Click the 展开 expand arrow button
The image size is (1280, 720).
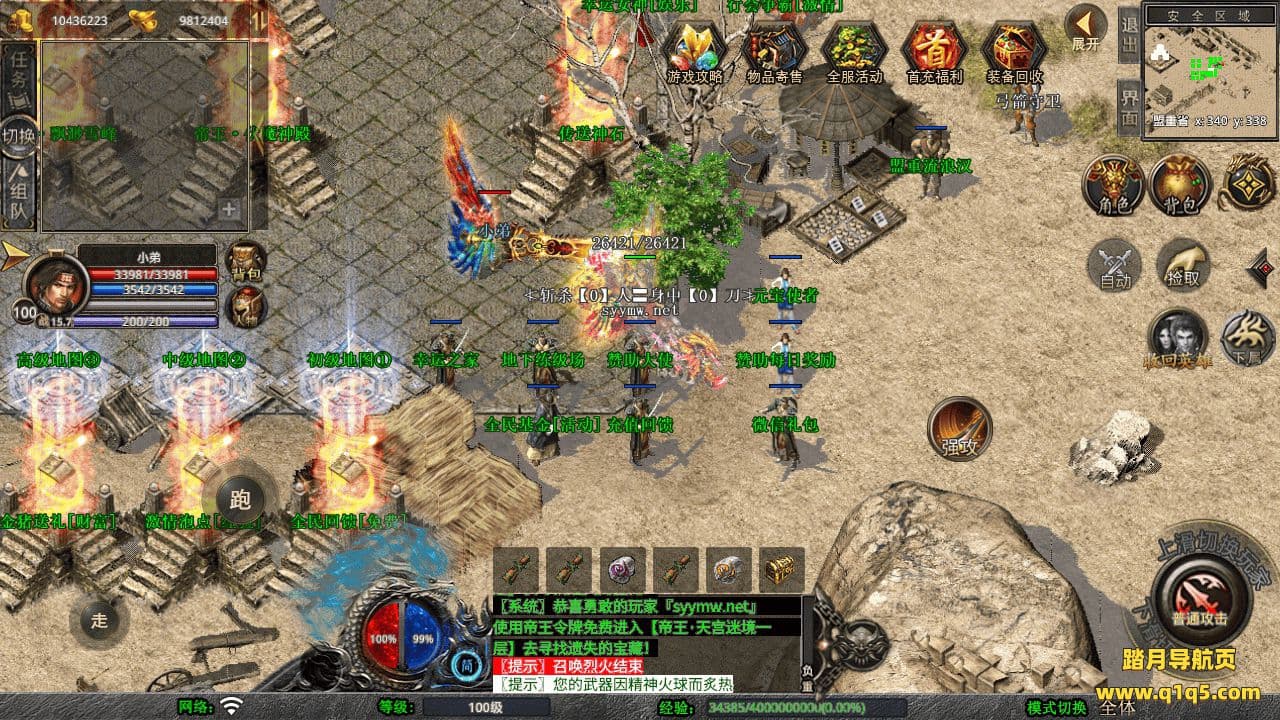click(x=1085, y=27)
